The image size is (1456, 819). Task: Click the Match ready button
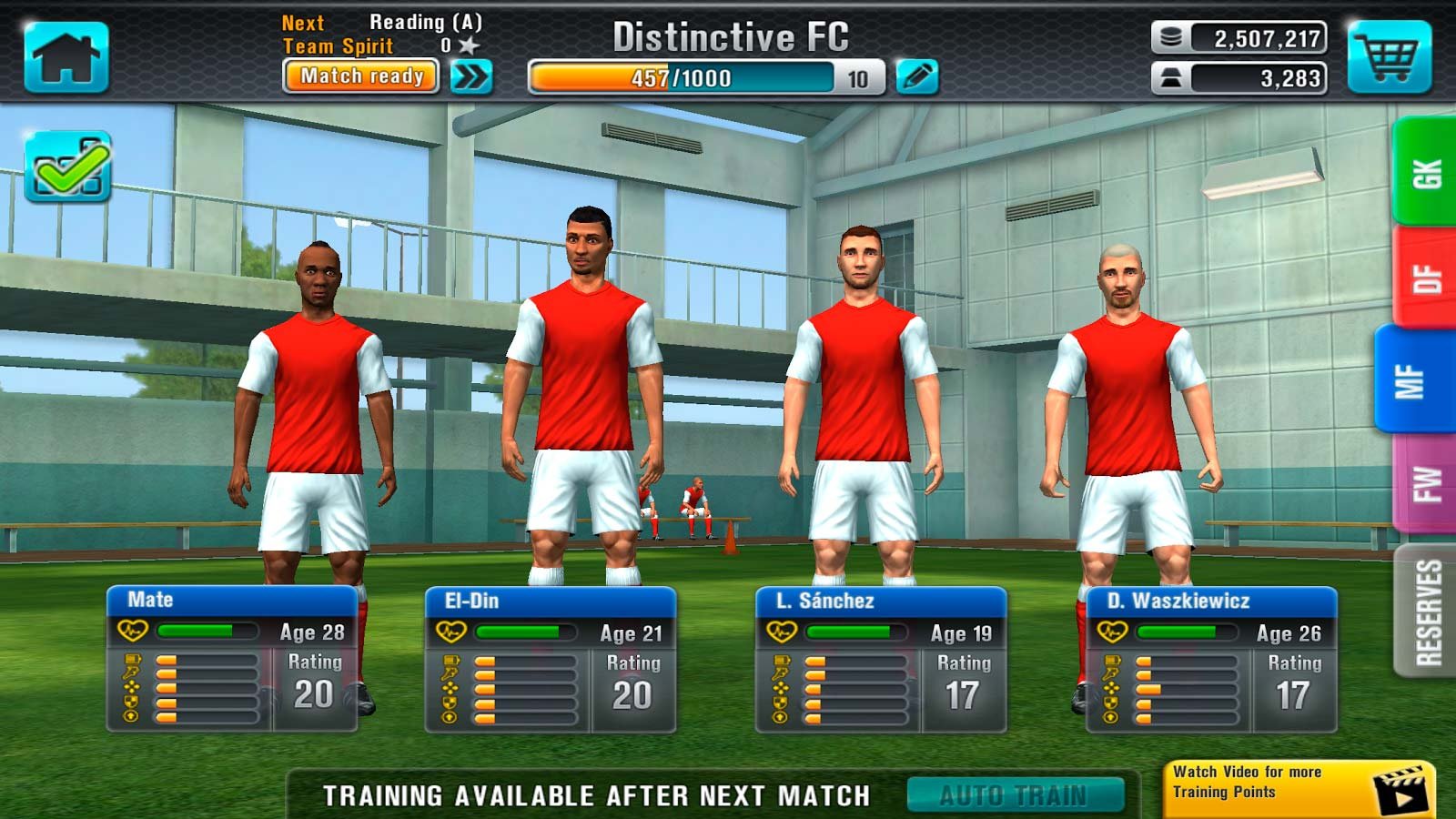[361, 76]
